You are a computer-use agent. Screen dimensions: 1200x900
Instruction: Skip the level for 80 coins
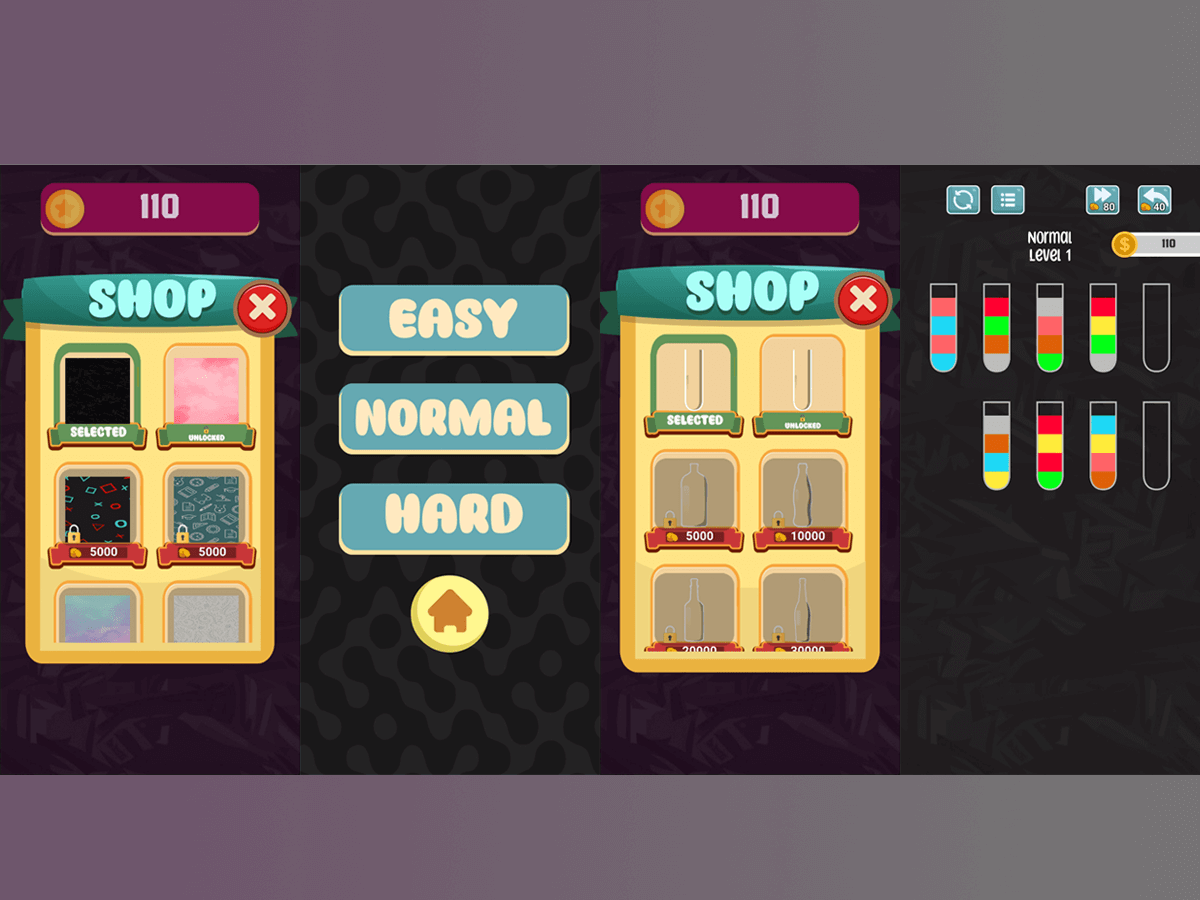click(1102, 200)
